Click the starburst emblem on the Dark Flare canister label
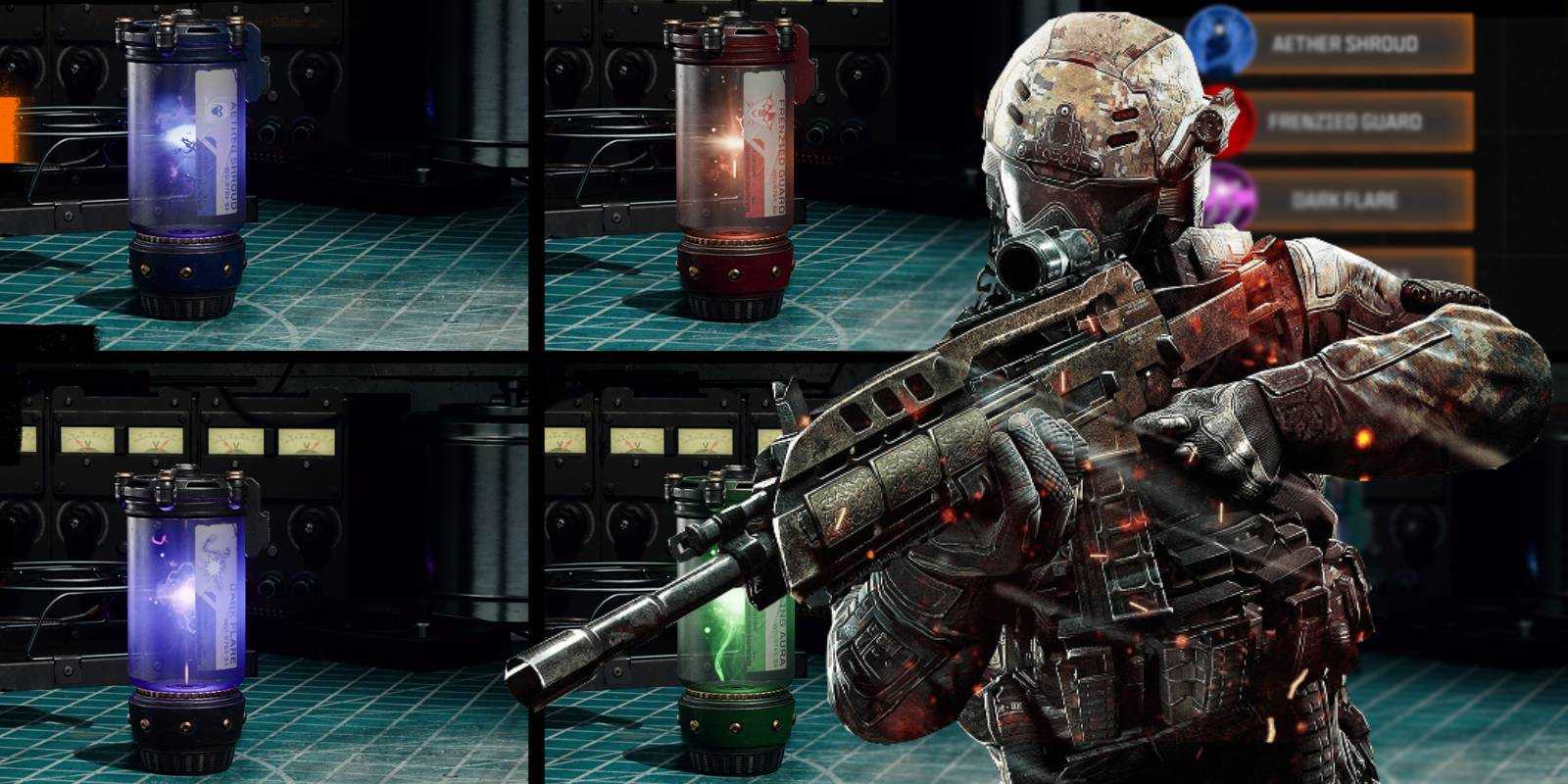This screenshot has height=784, width=1568. click(x=214, y=568)
